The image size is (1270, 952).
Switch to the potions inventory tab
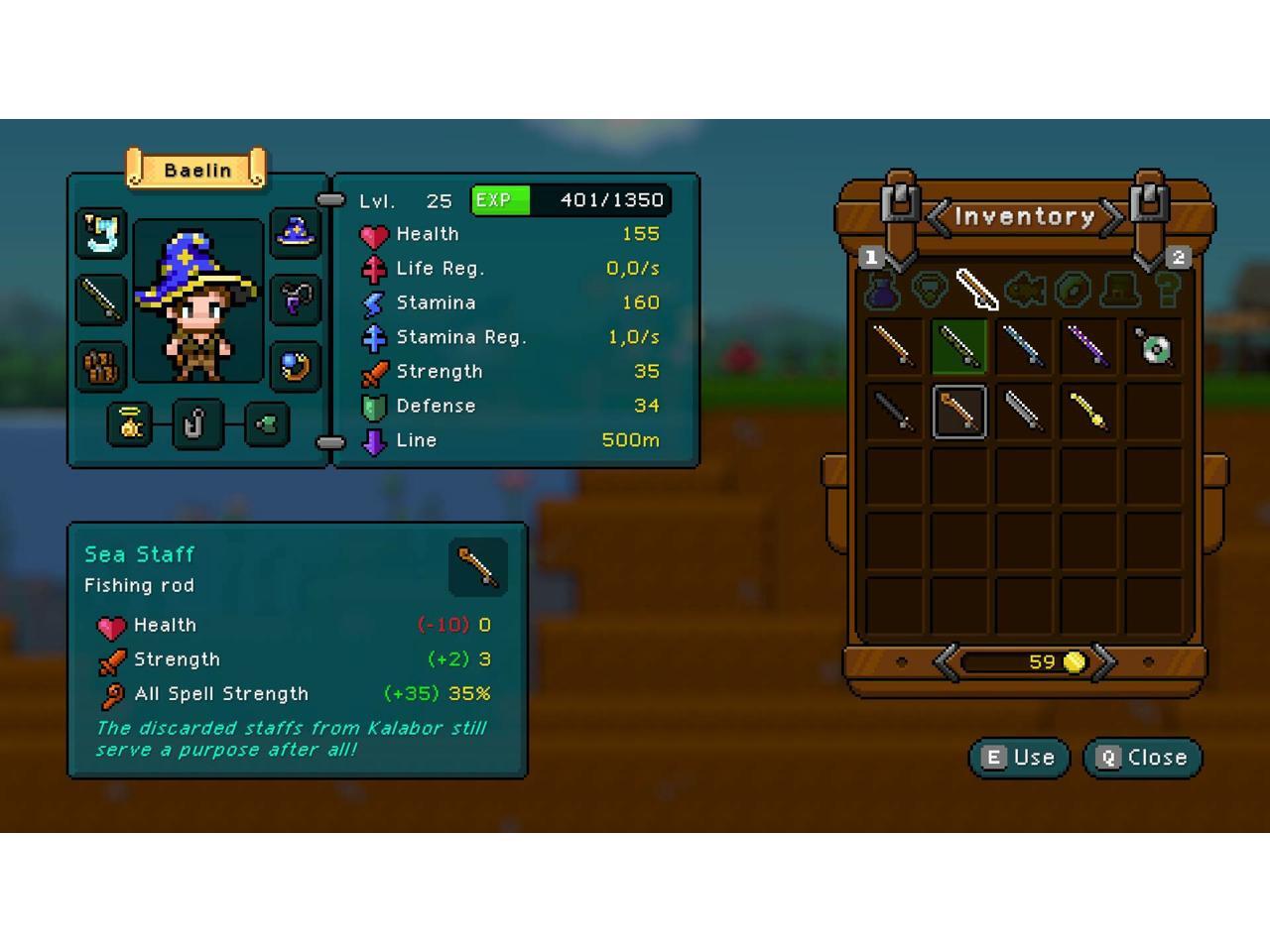coord(882,291)
